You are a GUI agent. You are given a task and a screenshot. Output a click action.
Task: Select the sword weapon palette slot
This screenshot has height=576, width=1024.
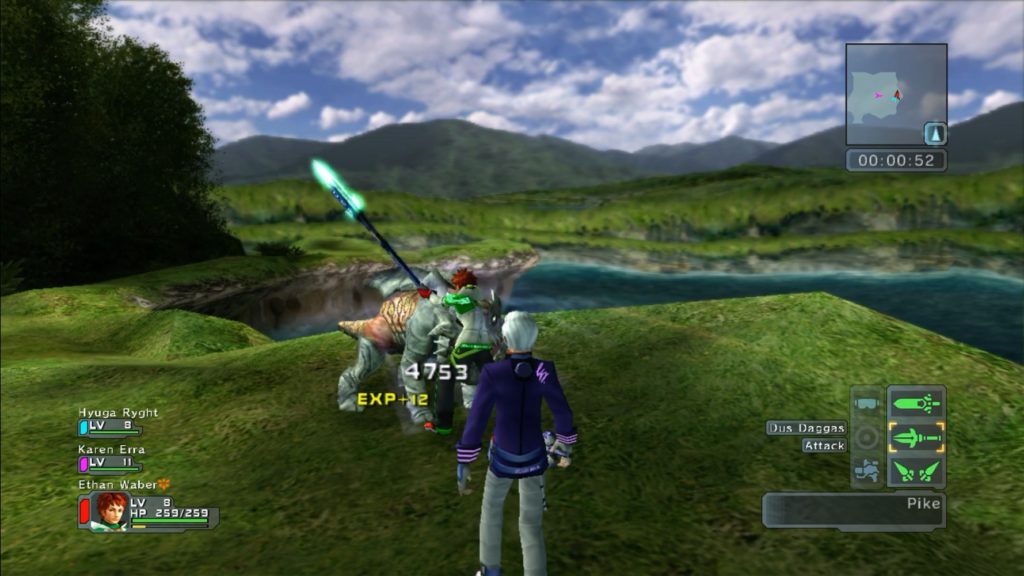click(x=916, y=405)
